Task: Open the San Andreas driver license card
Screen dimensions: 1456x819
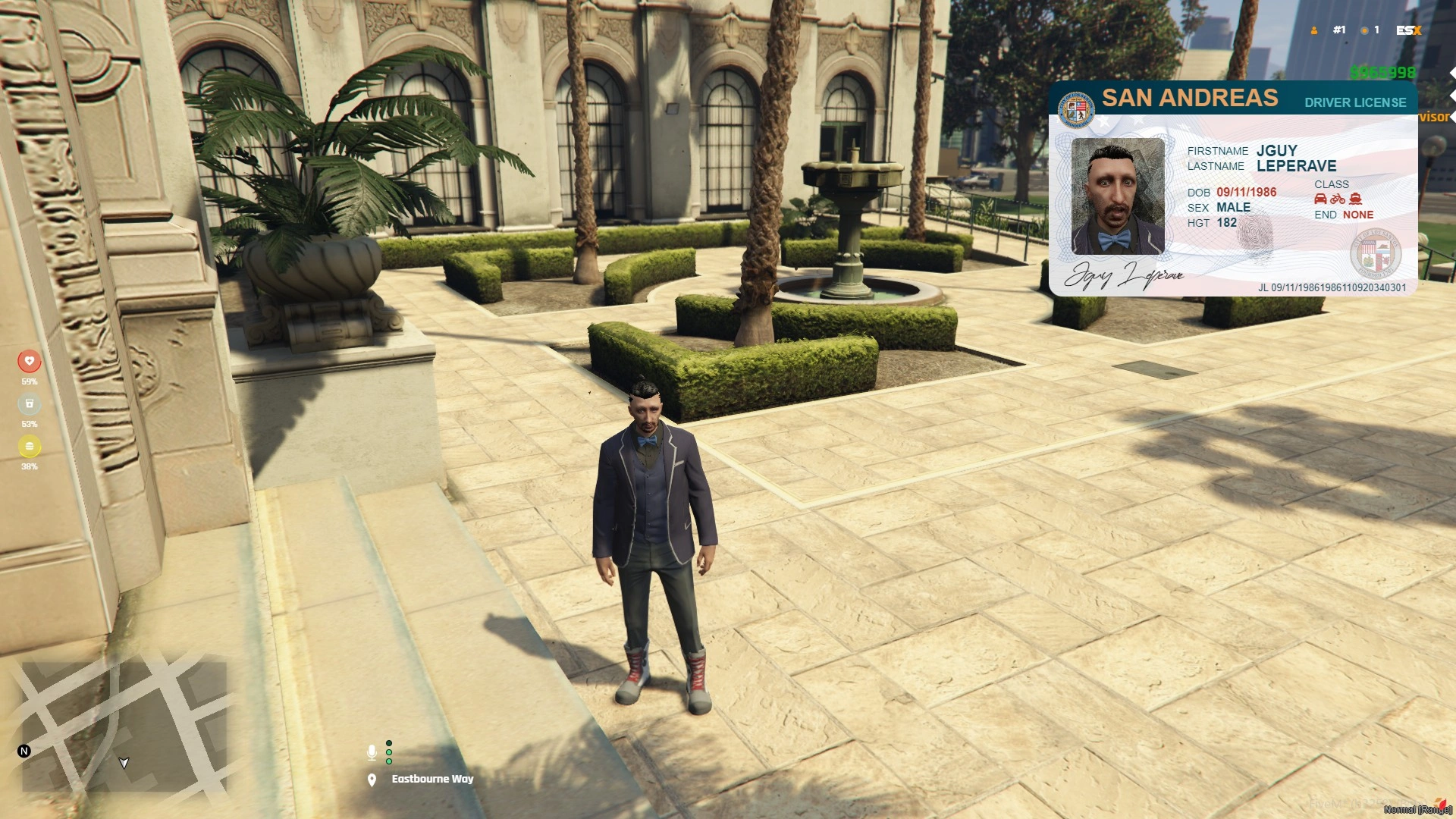Action: 1232,189
